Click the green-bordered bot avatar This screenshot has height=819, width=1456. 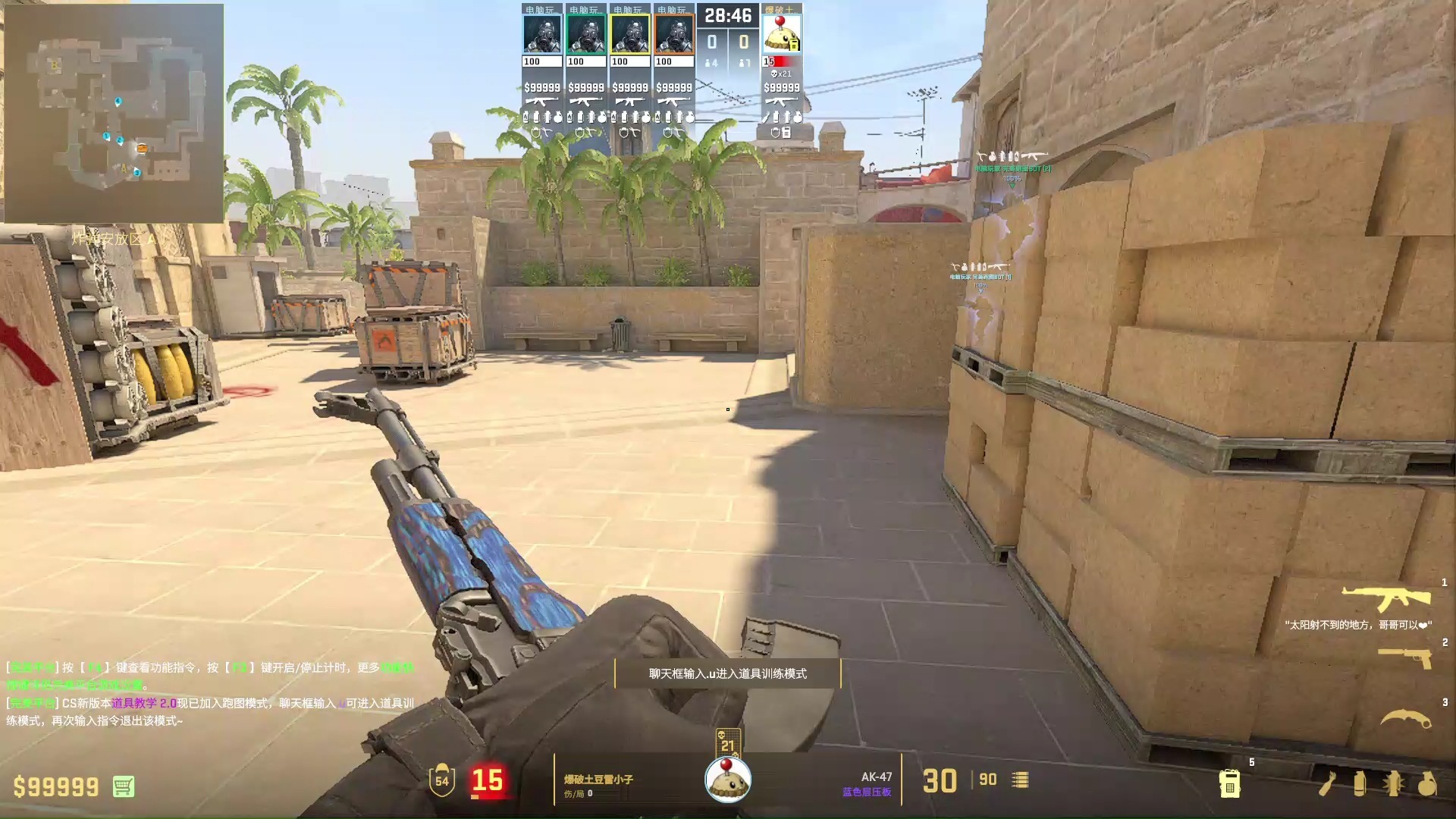point(586,35)
